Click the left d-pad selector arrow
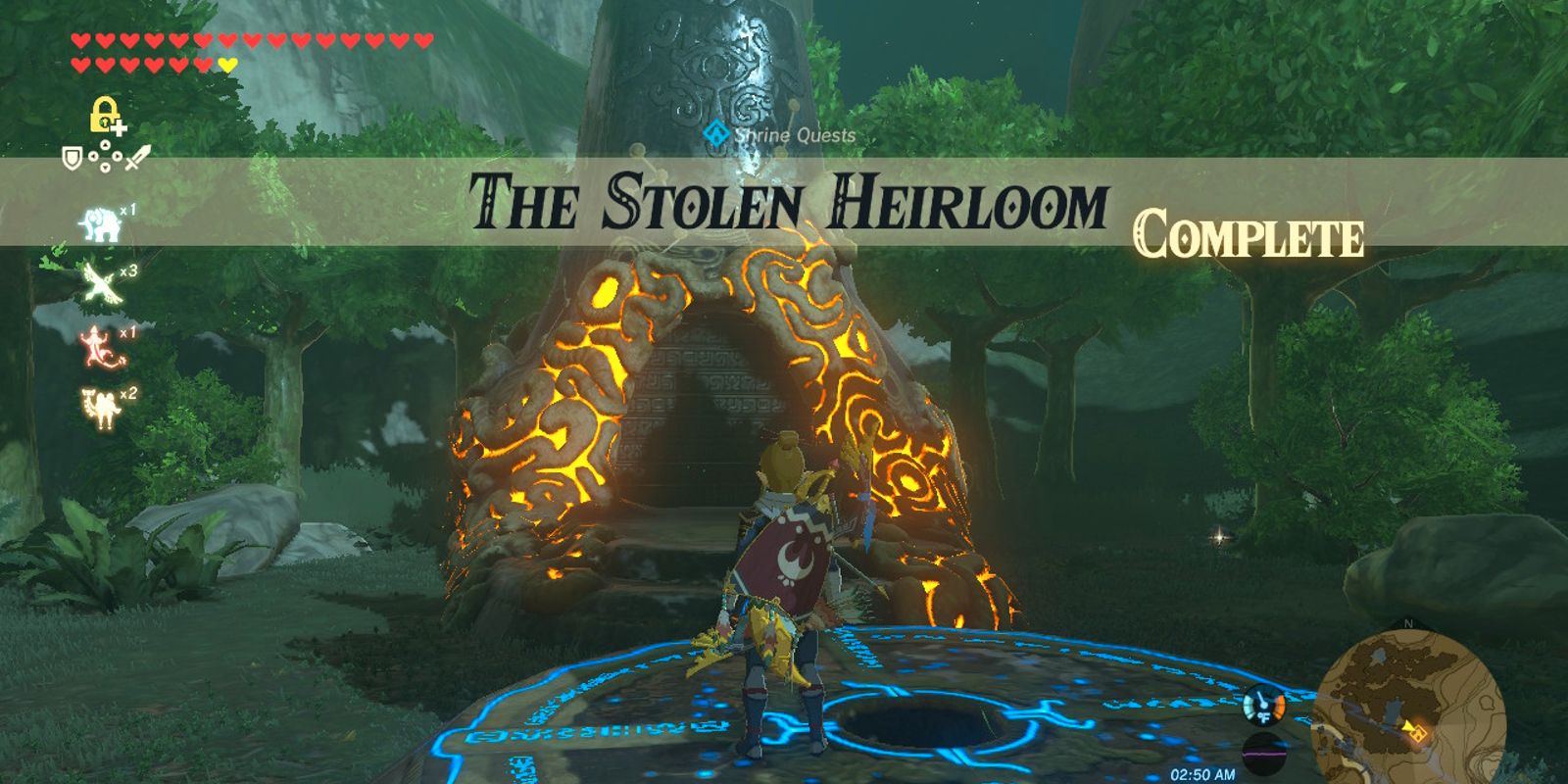 coord(93,157)
